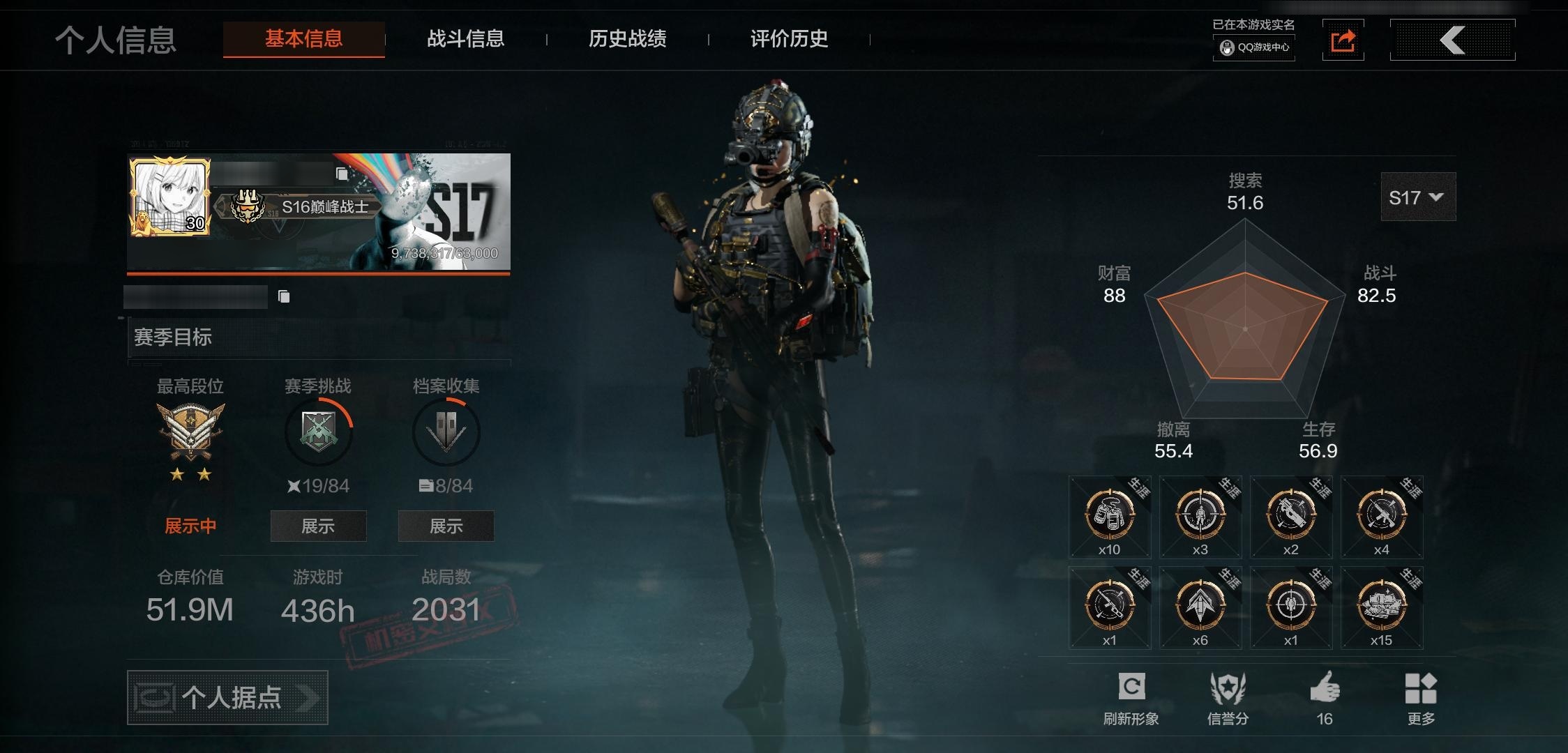The height and width of the screenshot is (753, 1568).
Task: Share profile with the orange share icon
Action: [x=1343, y=40]
